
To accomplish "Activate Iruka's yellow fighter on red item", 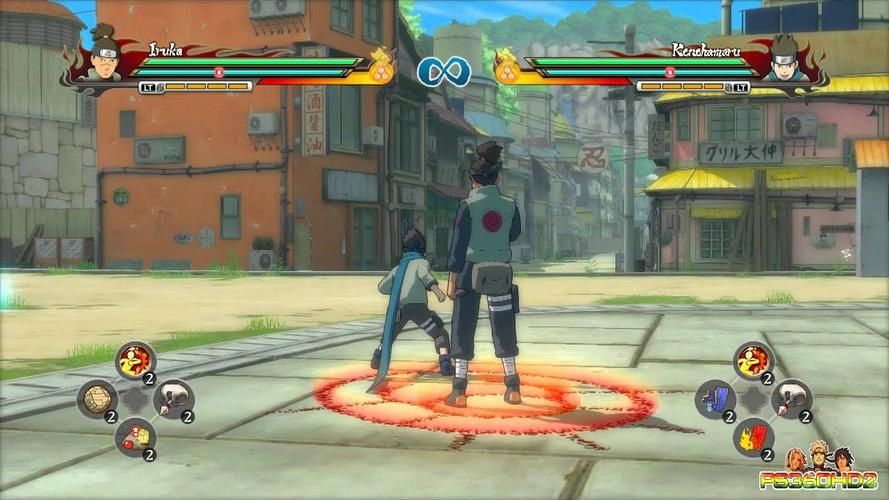I will [x=135, y=361].
